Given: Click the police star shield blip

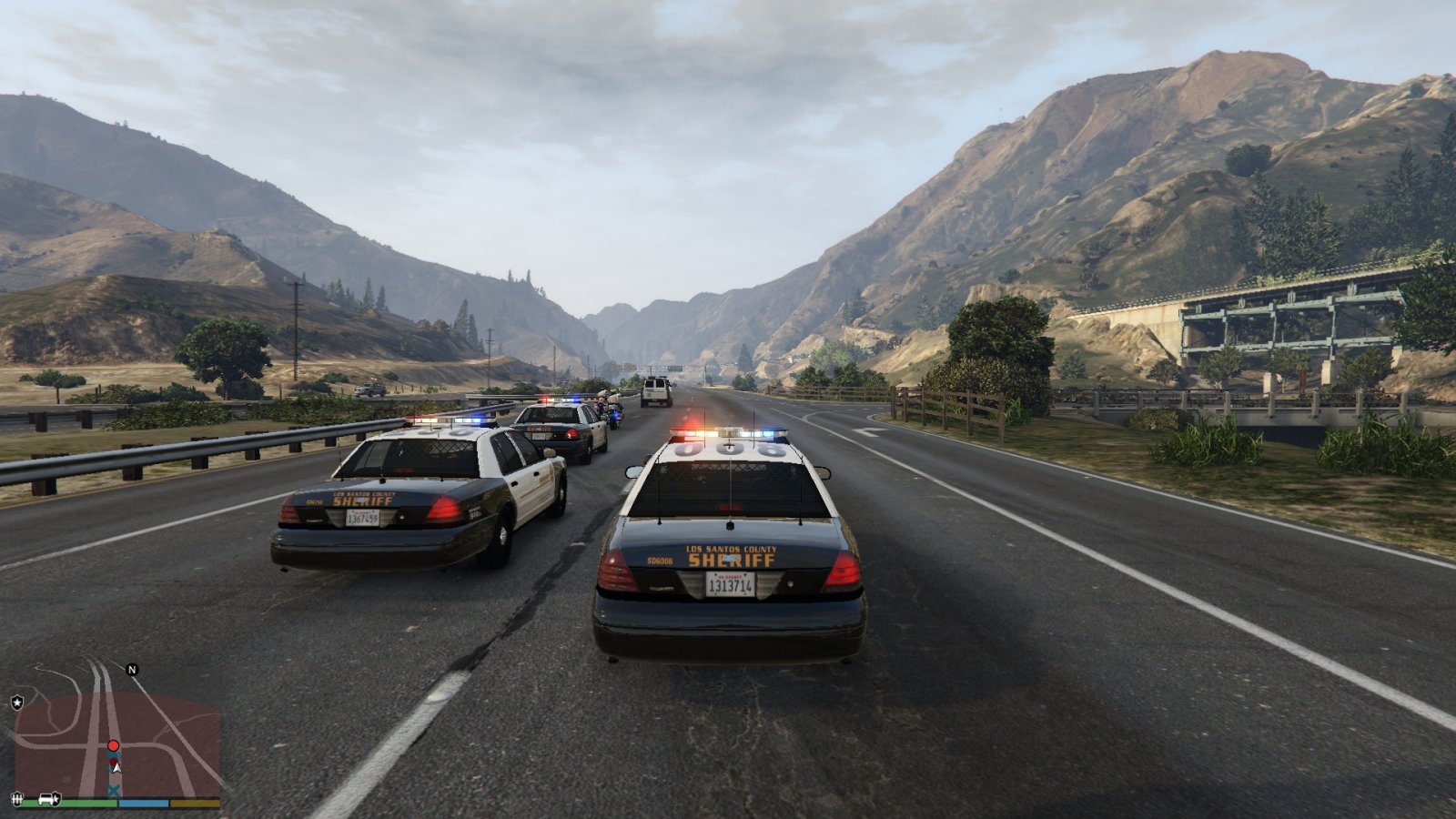Looking at the screenshot, I should (16, 703).
